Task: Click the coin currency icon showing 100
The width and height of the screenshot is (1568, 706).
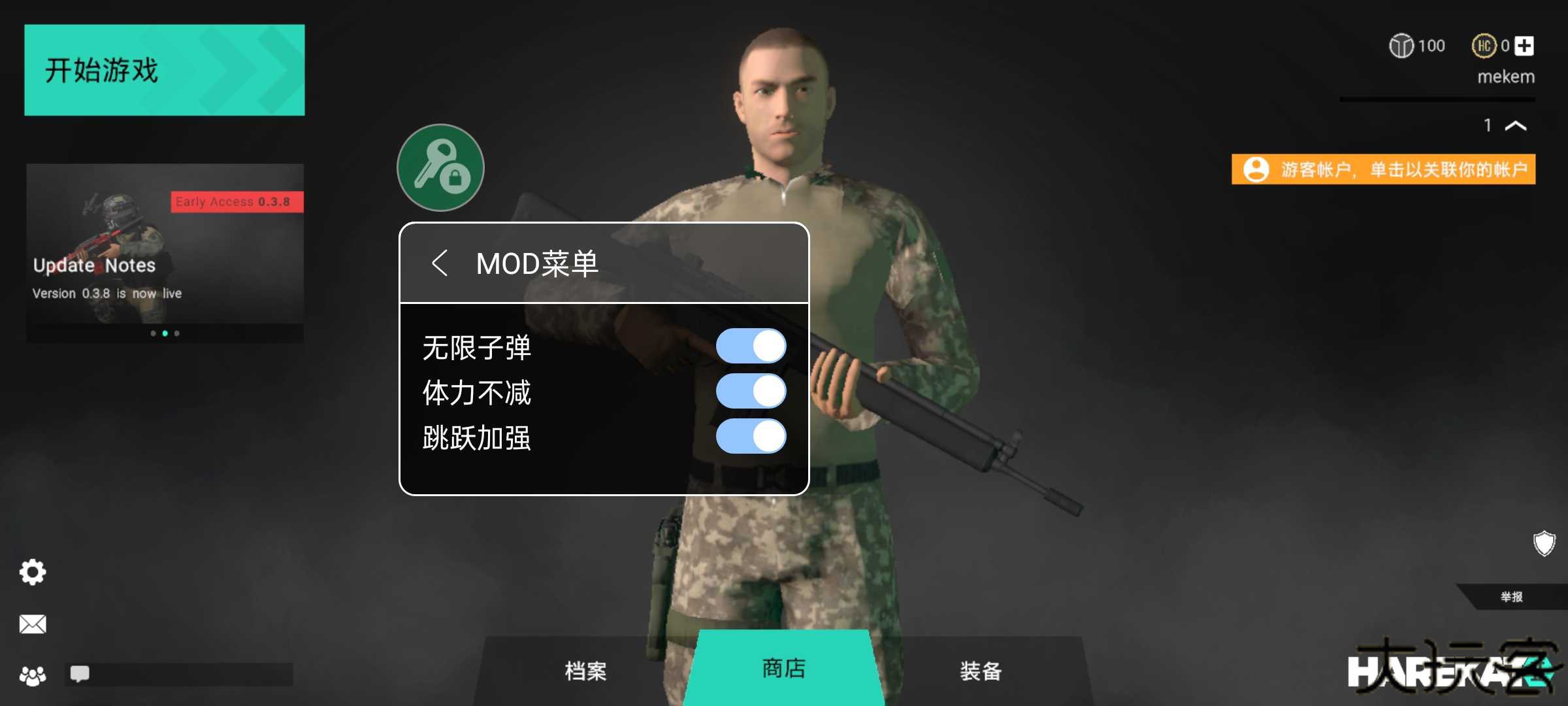Action: 1402,46
